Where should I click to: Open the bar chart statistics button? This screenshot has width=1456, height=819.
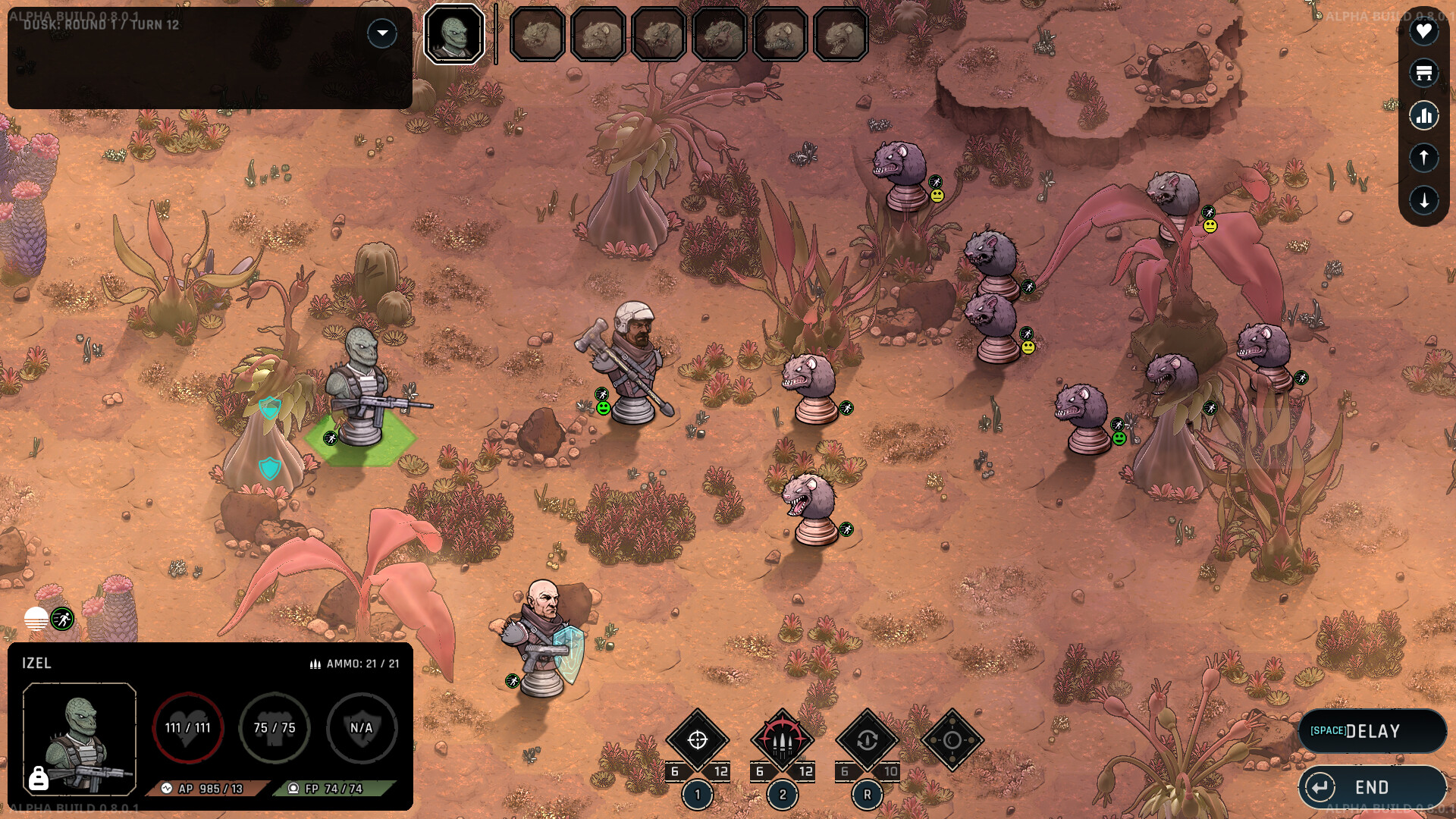tap(1423, 116)
